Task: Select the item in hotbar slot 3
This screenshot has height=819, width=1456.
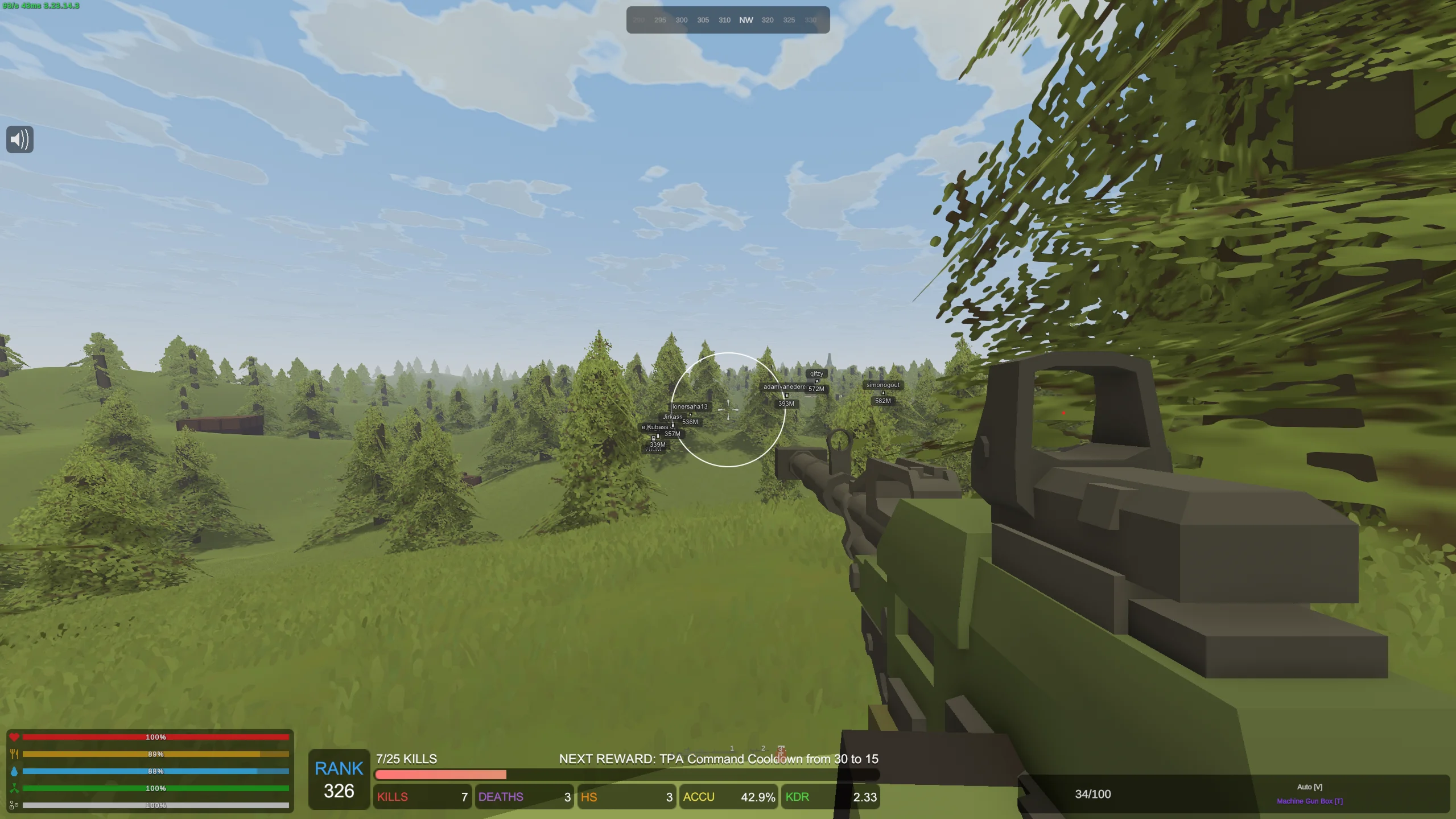Action: (x=781, y=751)
